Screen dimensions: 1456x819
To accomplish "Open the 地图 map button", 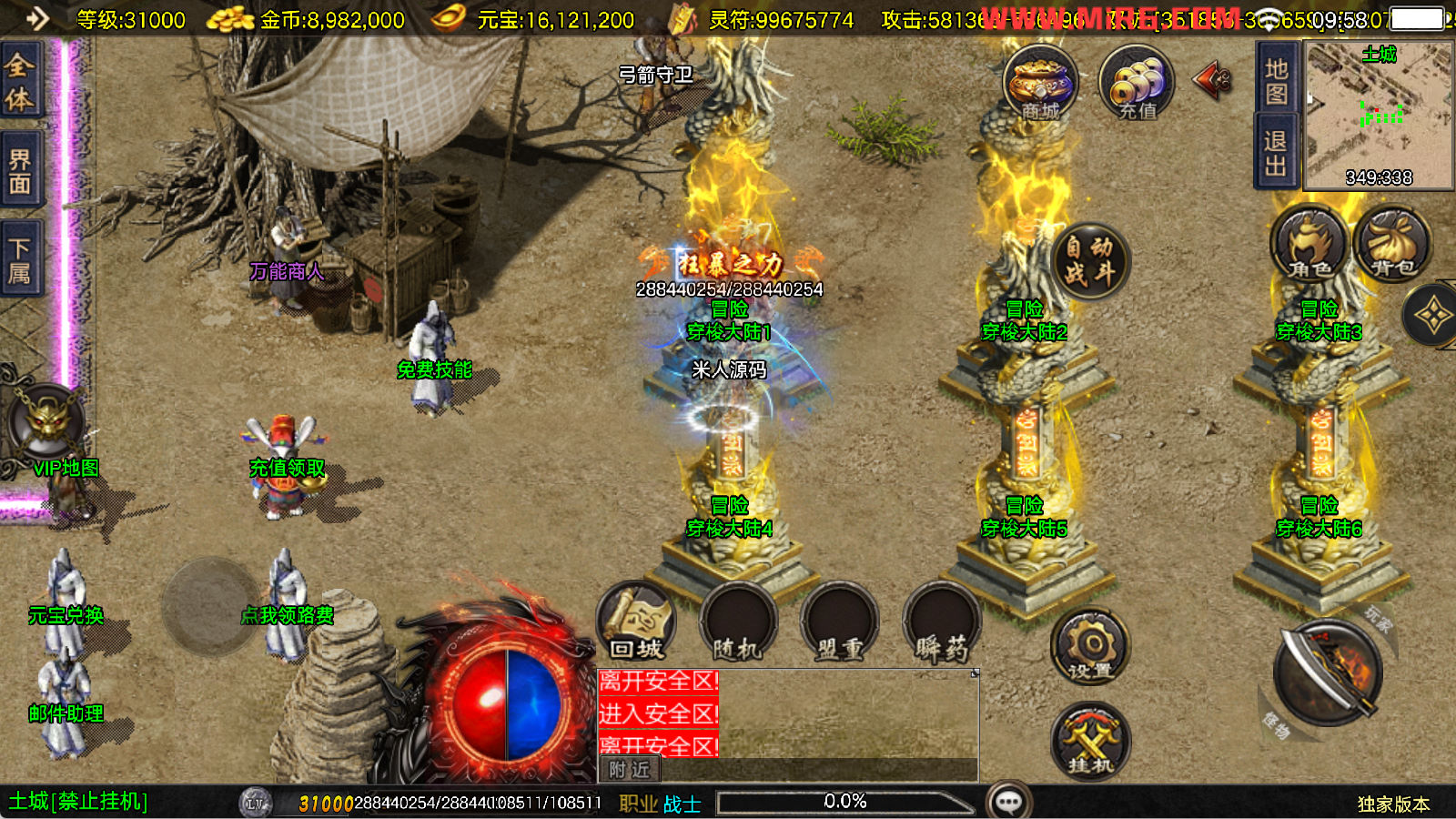I will click(1276, 82).
